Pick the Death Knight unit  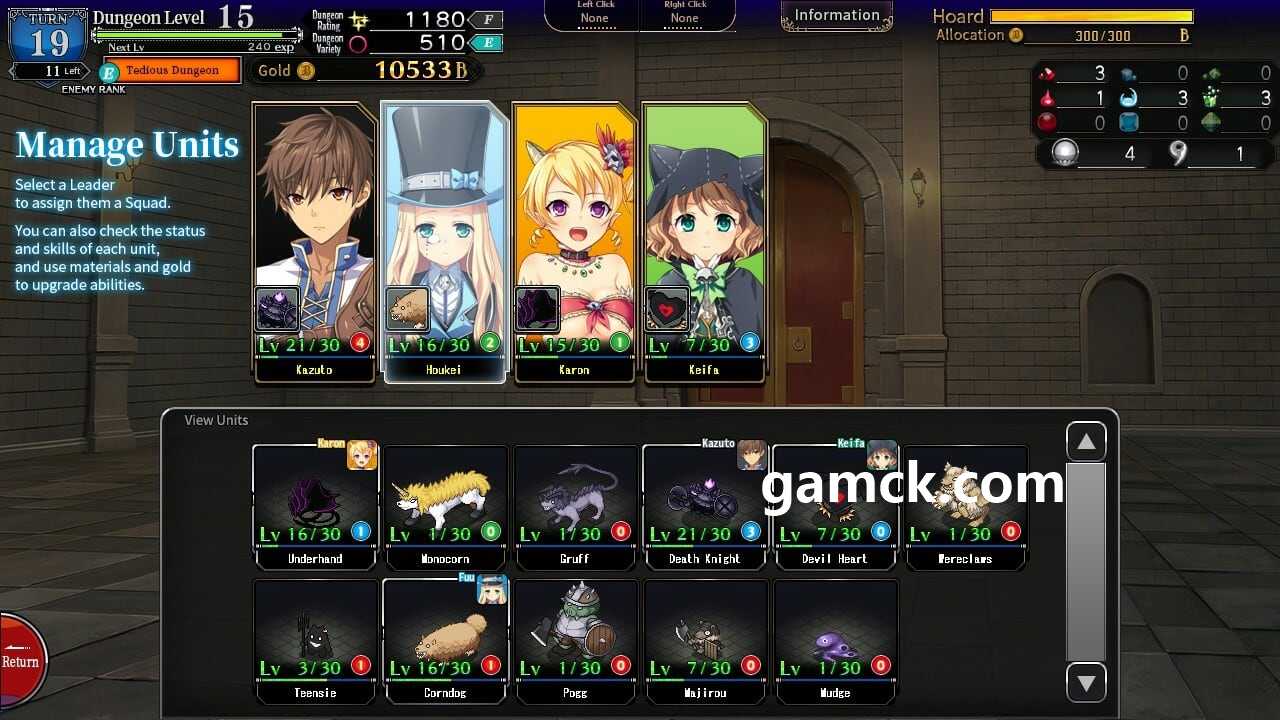pyautogui.click(x=705, y=507)
